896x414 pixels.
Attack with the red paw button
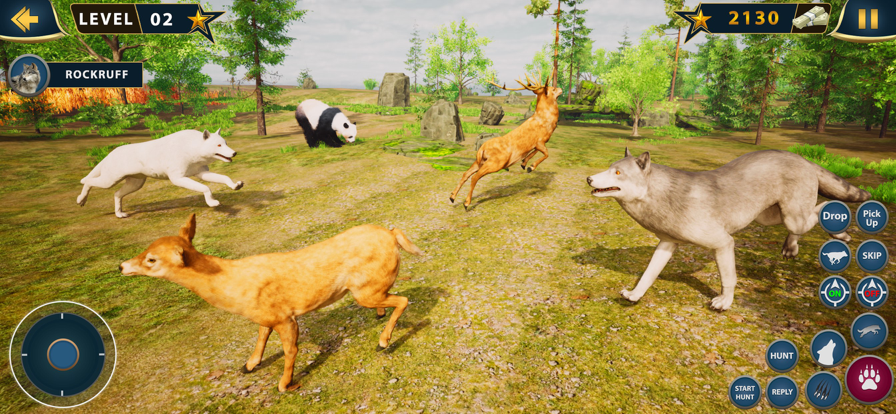click(869, 379)
